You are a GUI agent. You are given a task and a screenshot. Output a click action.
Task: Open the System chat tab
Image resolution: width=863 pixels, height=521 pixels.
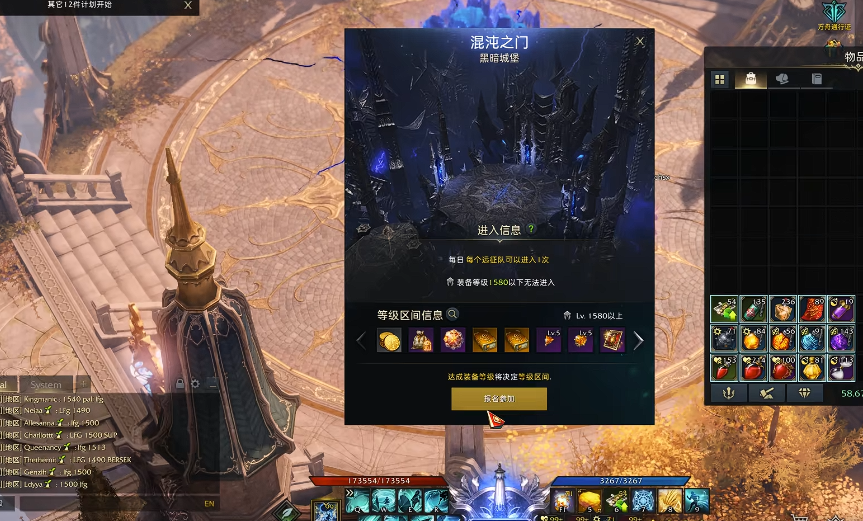tap(46, 384)
